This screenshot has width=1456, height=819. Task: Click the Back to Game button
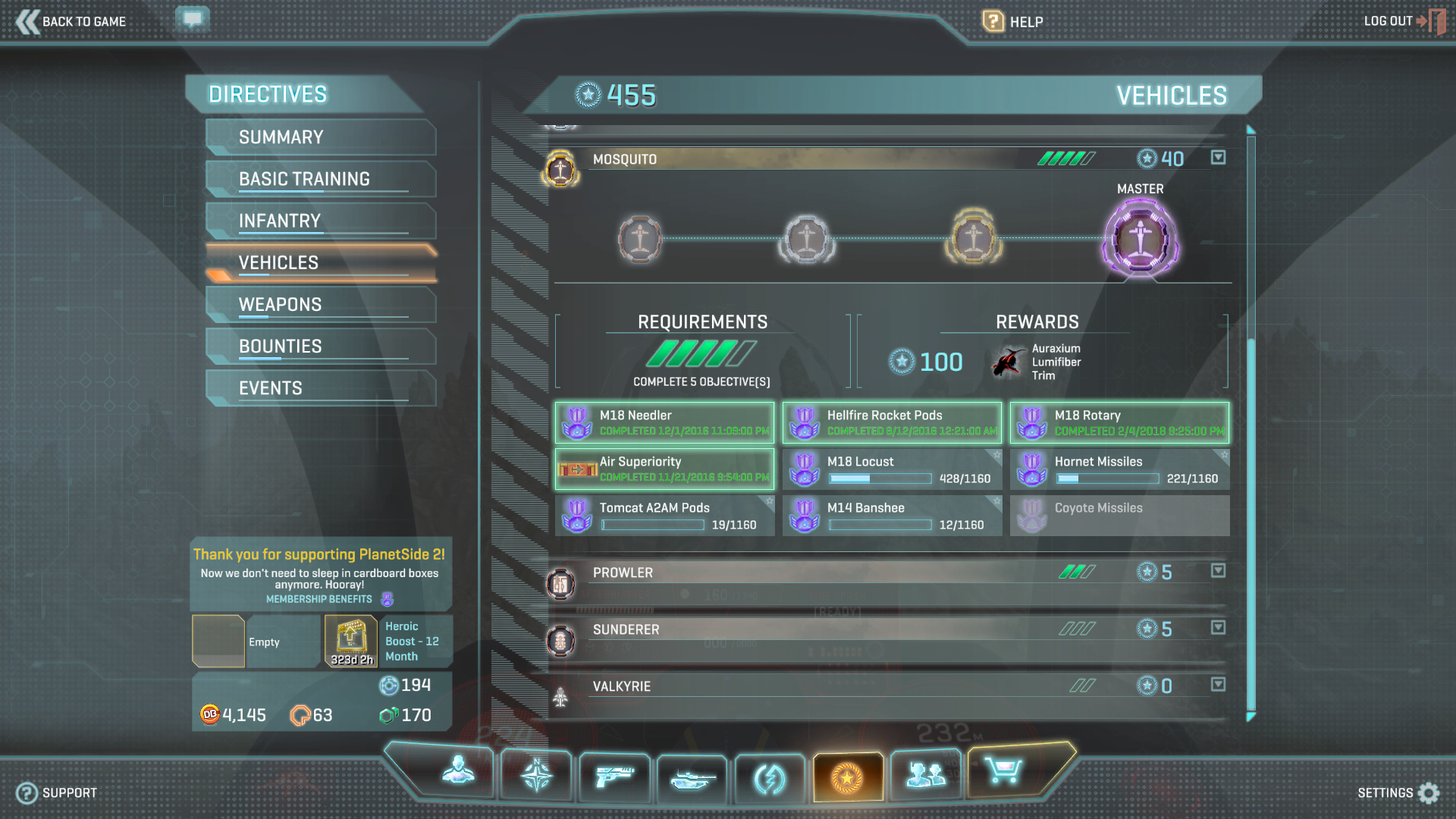pyautogui.click(x=72, y=21)
